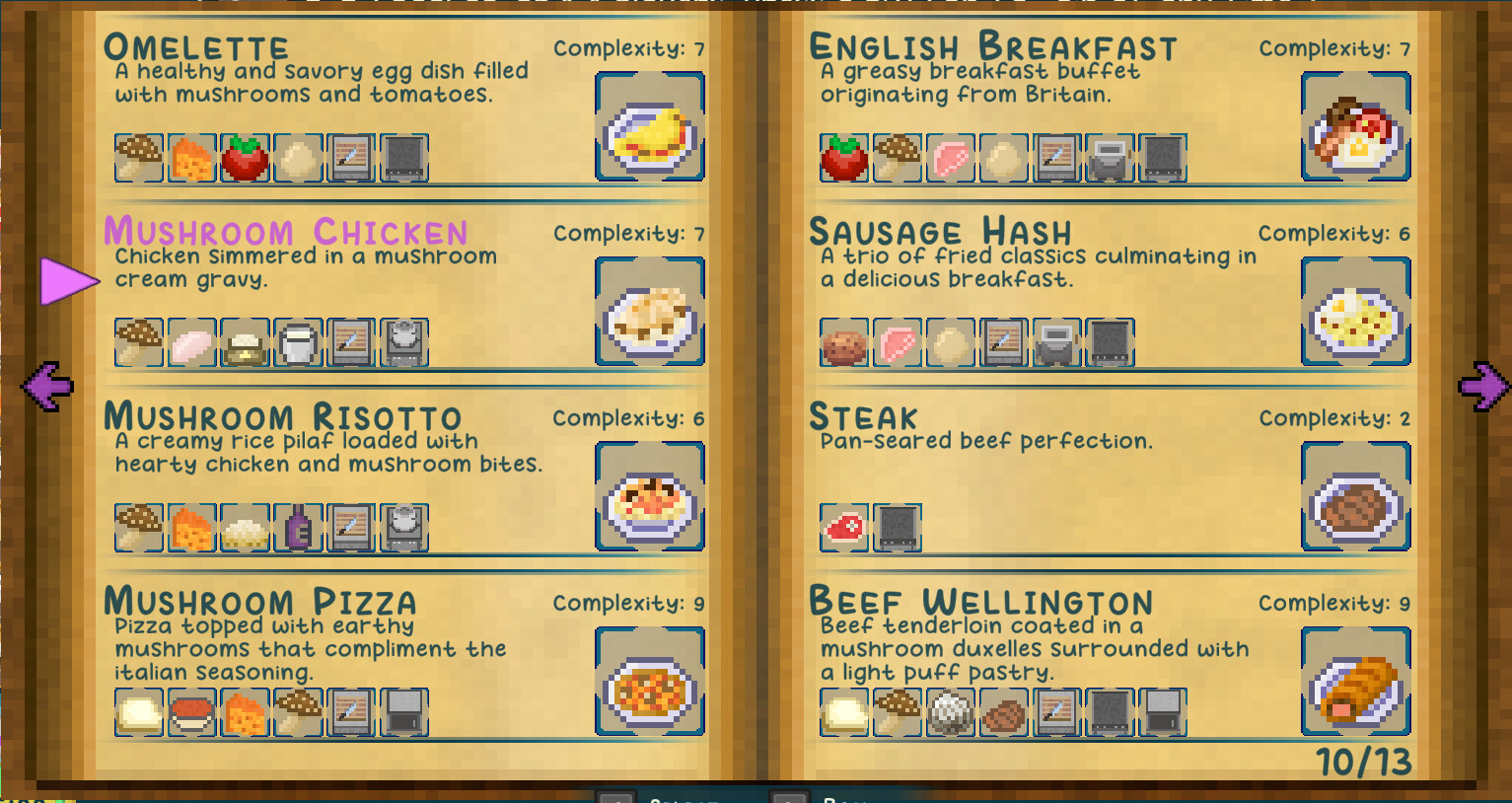The width and height of the screenshot is (1512, 803).
Task: Click the cheese icon in Mushroom Risotto ingredients
Action: pyautogui.click(x=192, y=527)
